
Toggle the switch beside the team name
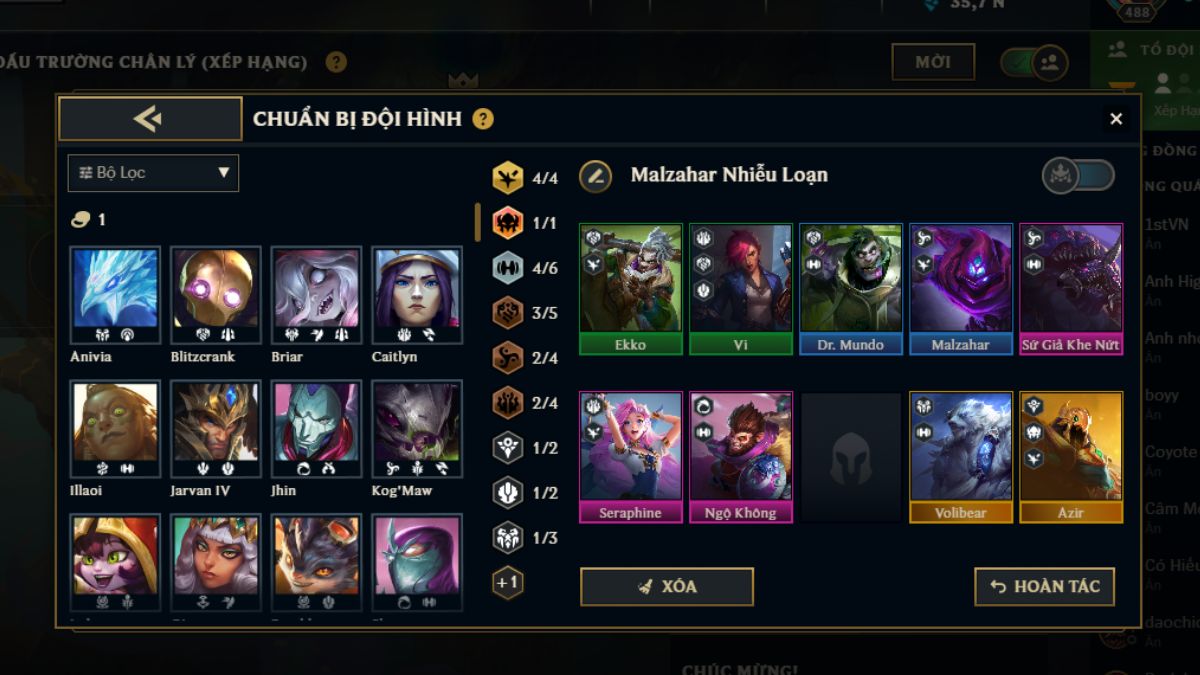tap(1078, 176)
